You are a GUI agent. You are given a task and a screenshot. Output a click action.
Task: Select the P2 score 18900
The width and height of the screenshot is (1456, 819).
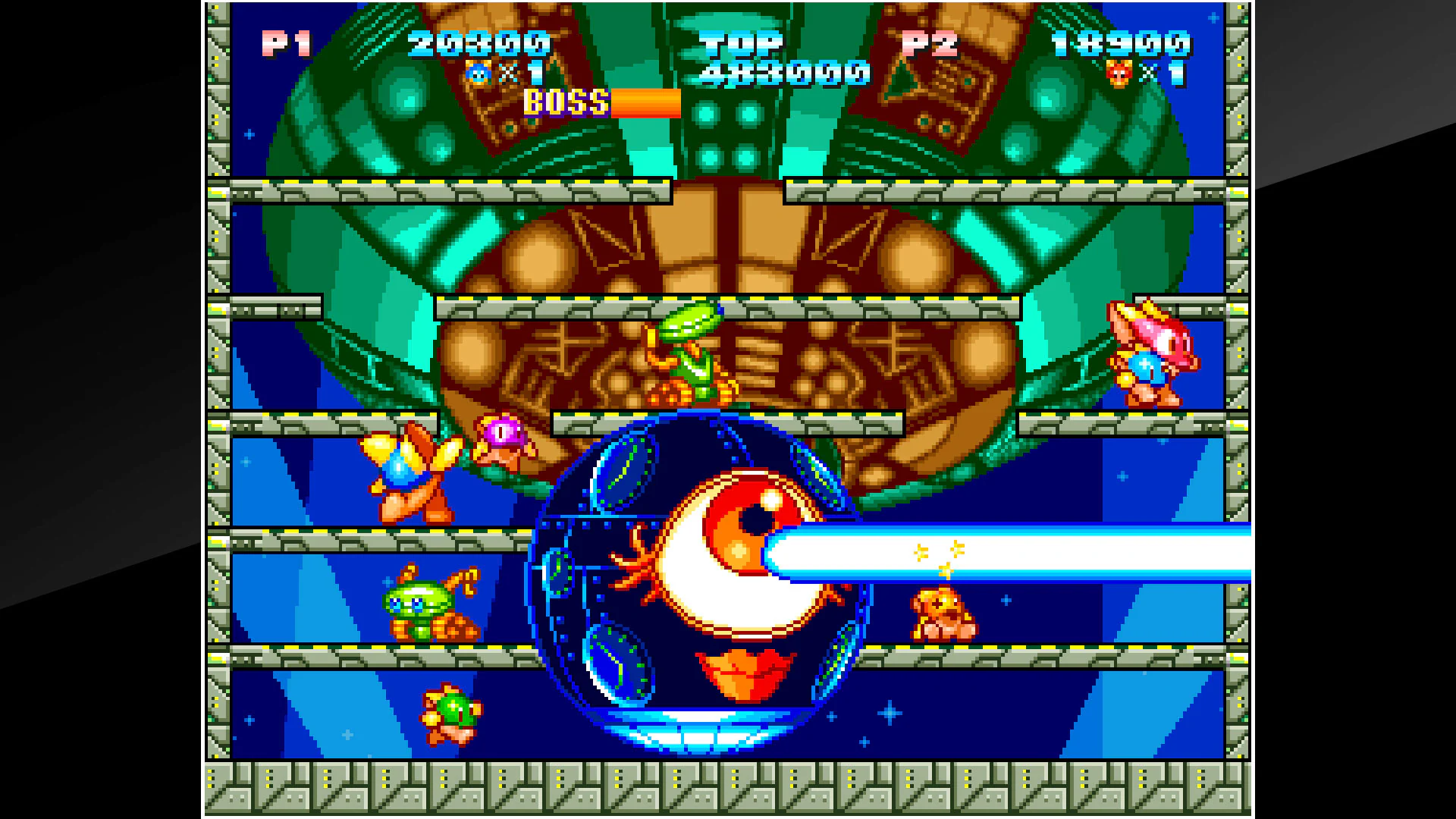(1122, 44)
